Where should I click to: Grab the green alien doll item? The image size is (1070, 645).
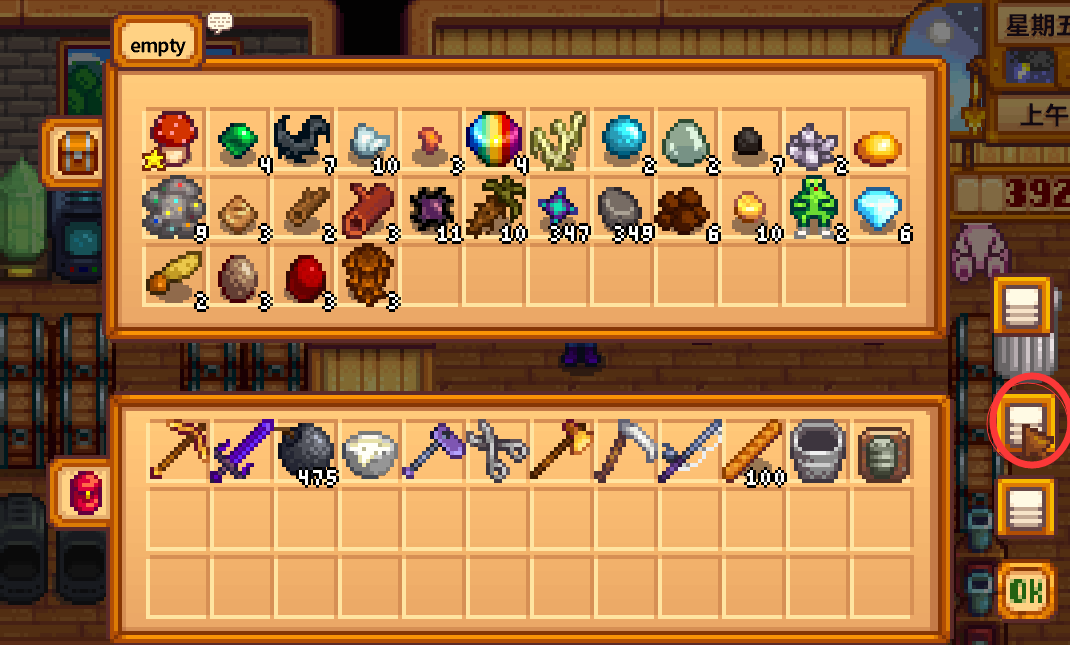pos(814,208)
